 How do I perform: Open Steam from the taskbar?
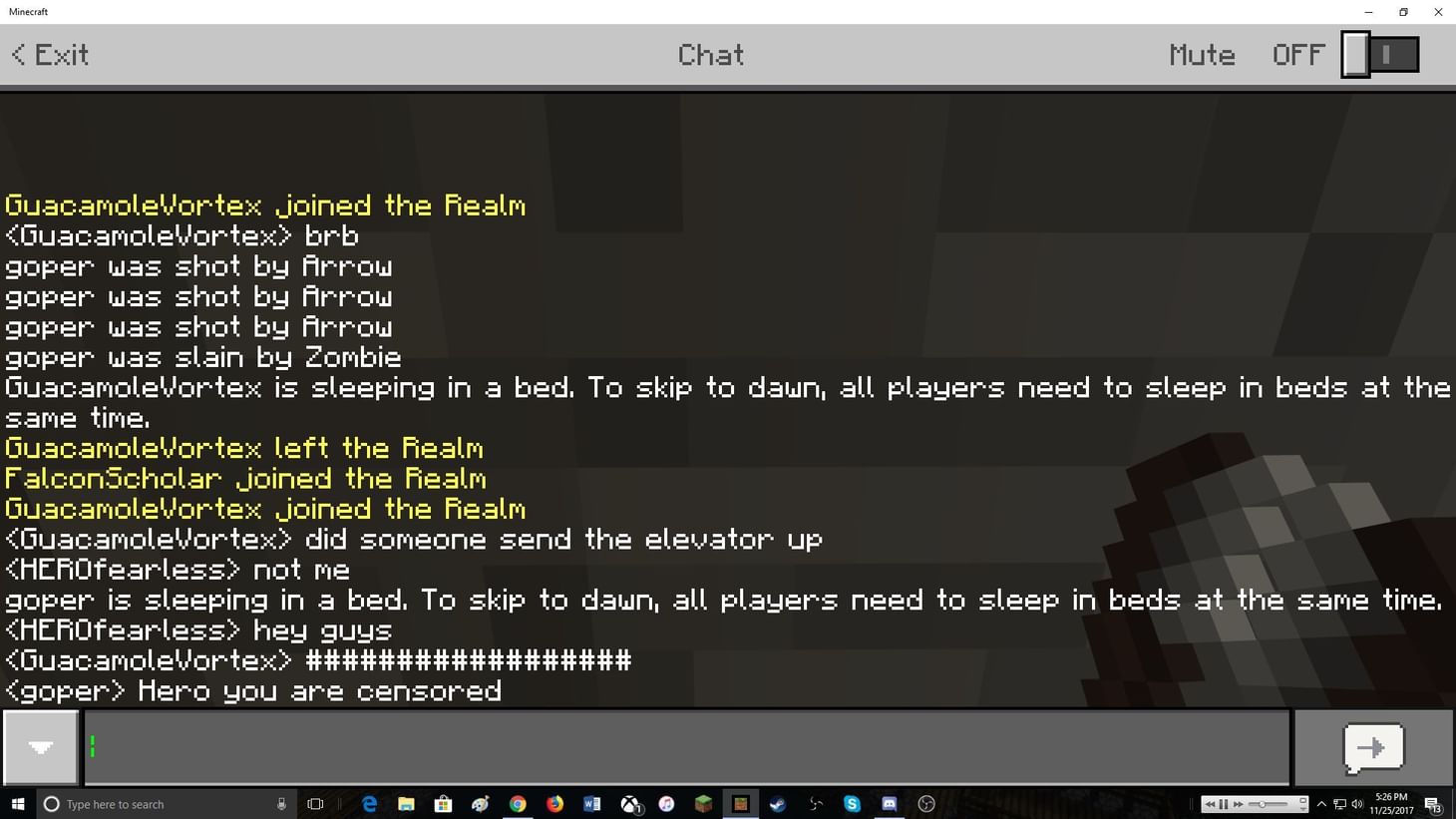click(776, 804)
